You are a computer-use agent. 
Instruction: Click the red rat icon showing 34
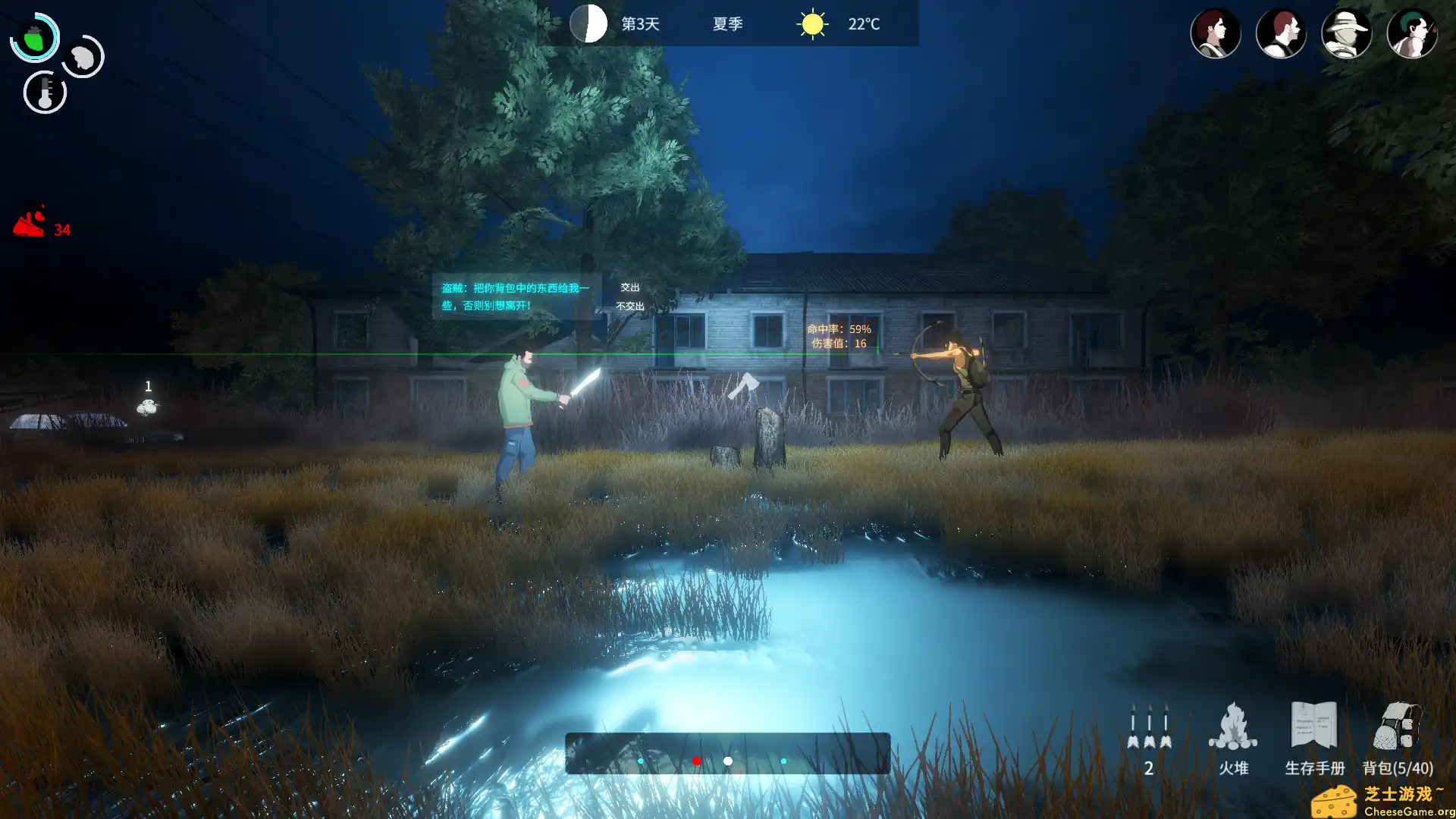tap(32, 224)
